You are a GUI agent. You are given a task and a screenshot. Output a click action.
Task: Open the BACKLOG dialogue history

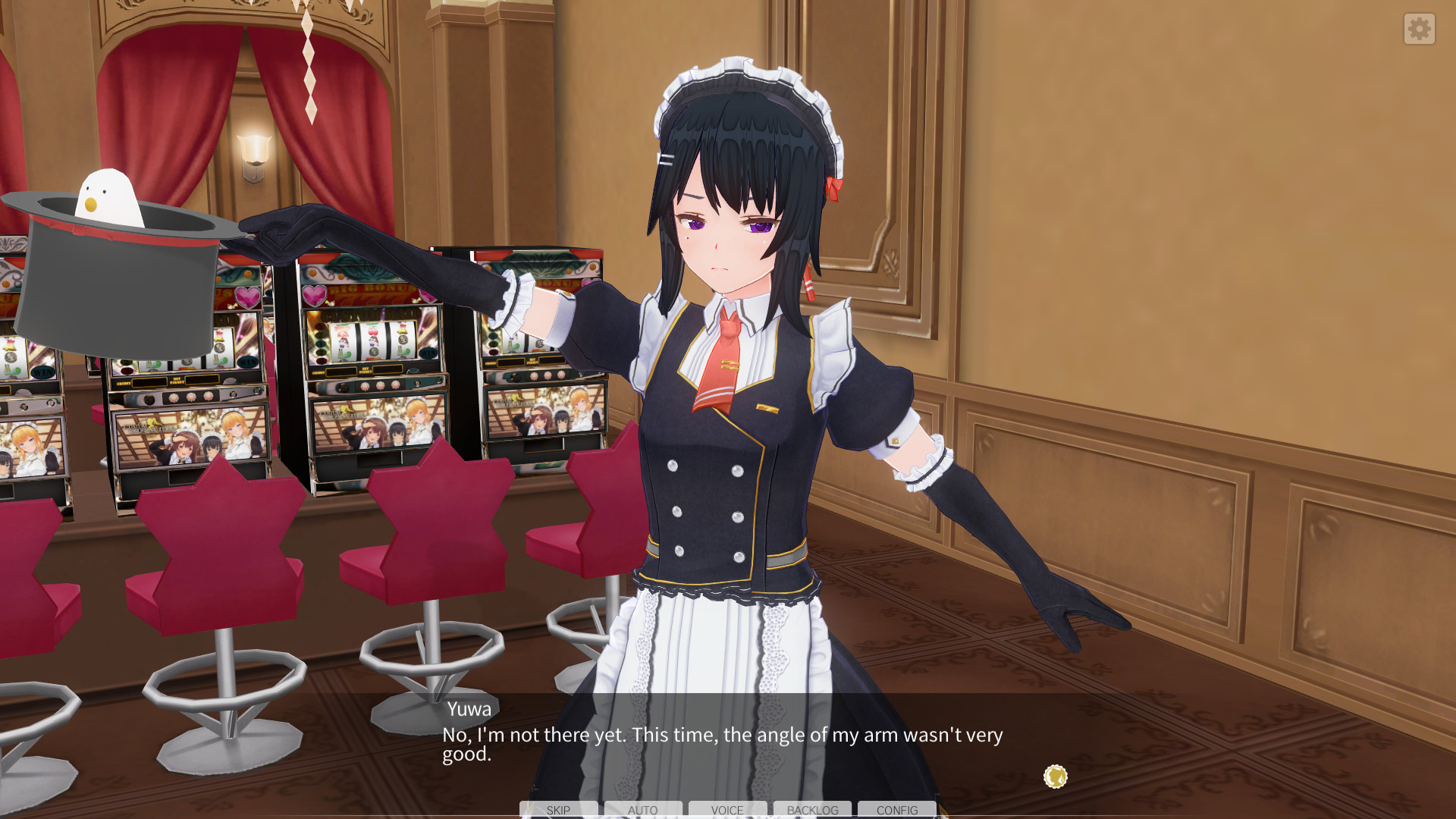812,810
